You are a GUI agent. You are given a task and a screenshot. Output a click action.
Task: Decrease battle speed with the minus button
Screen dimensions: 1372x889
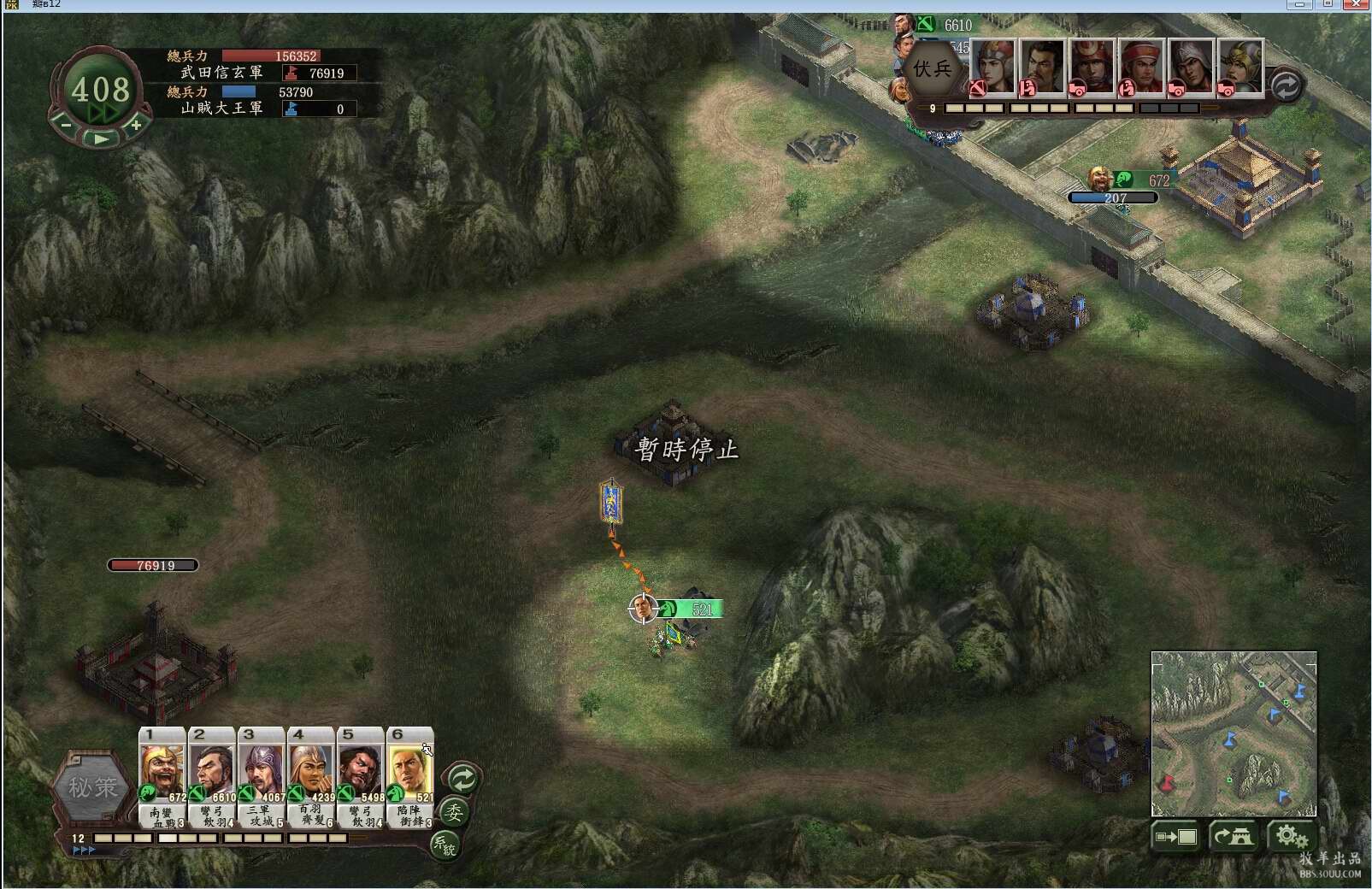click(66, 125)
